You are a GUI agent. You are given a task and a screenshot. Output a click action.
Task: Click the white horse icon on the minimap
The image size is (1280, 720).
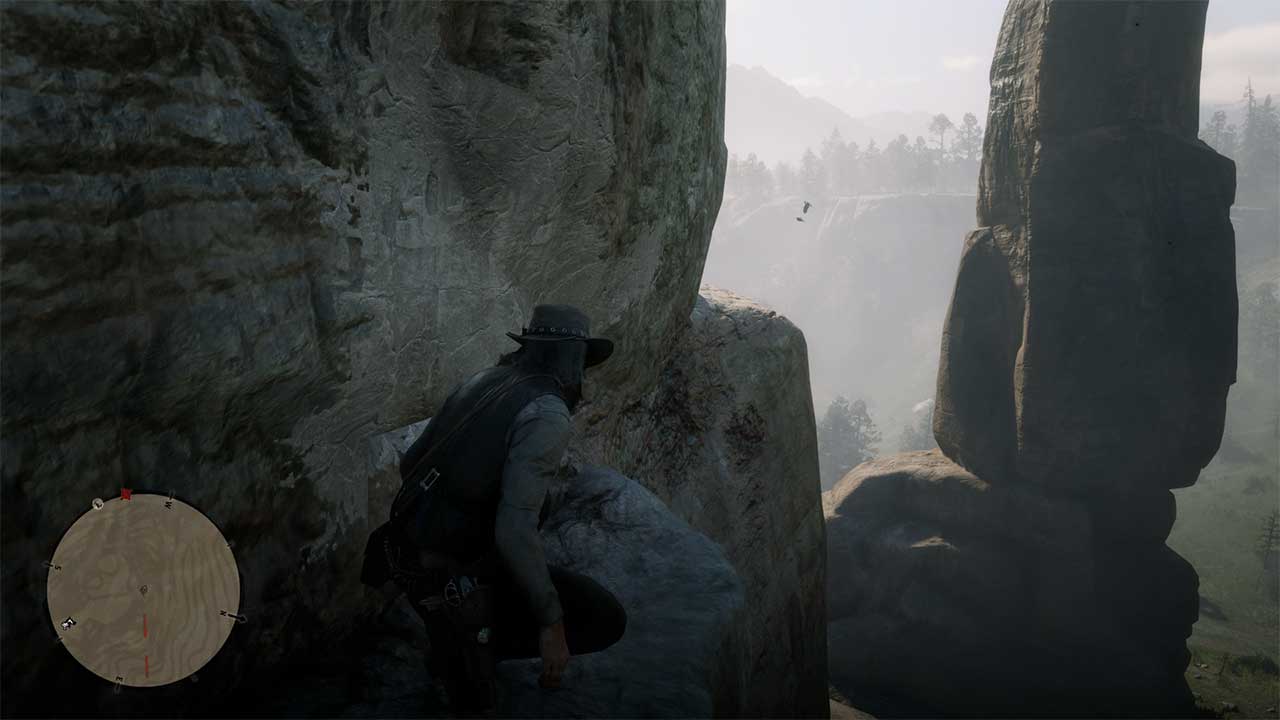point(67,623)
